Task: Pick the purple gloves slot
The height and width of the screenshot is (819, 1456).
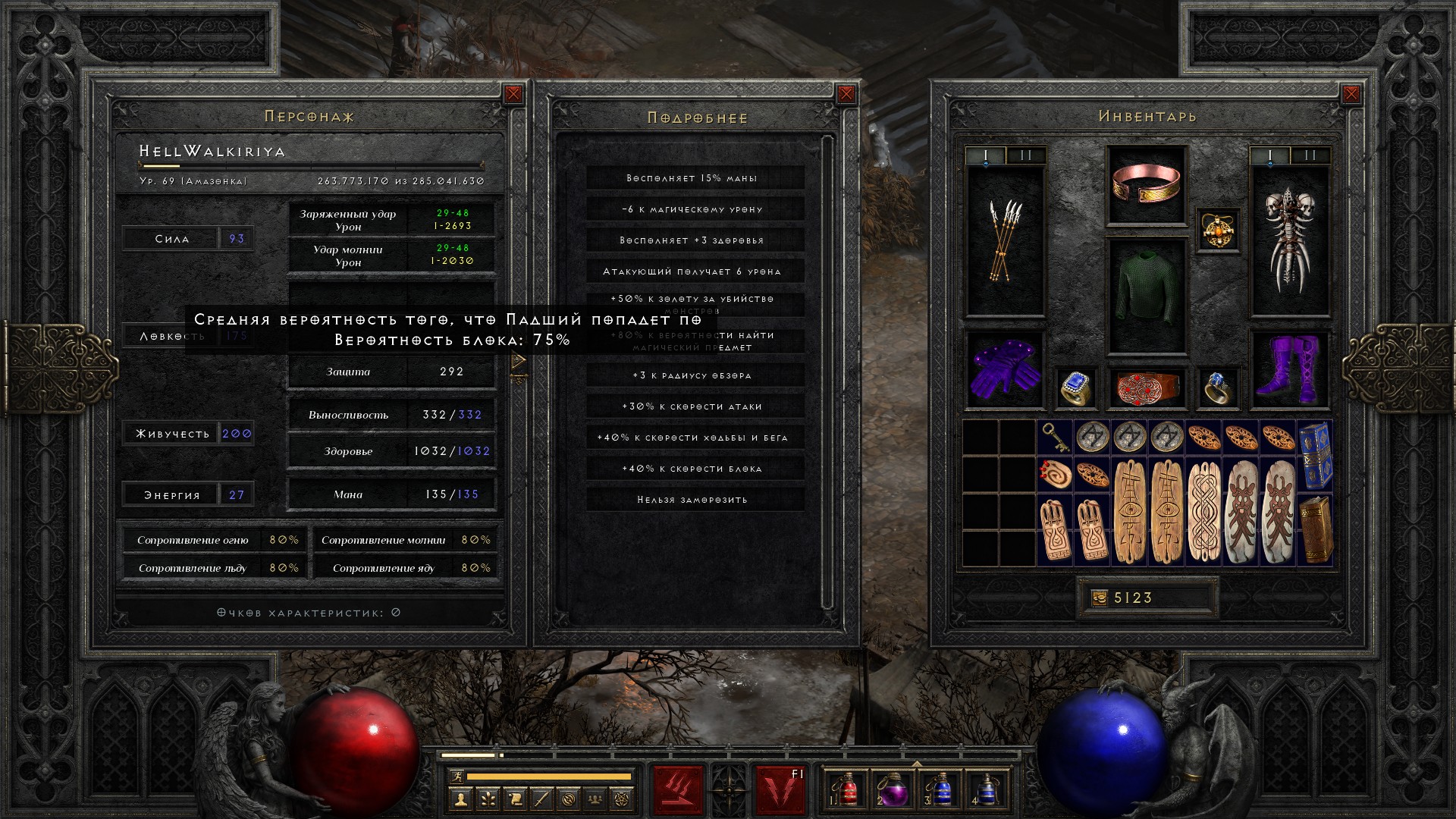Action: tap(1004, 371)
